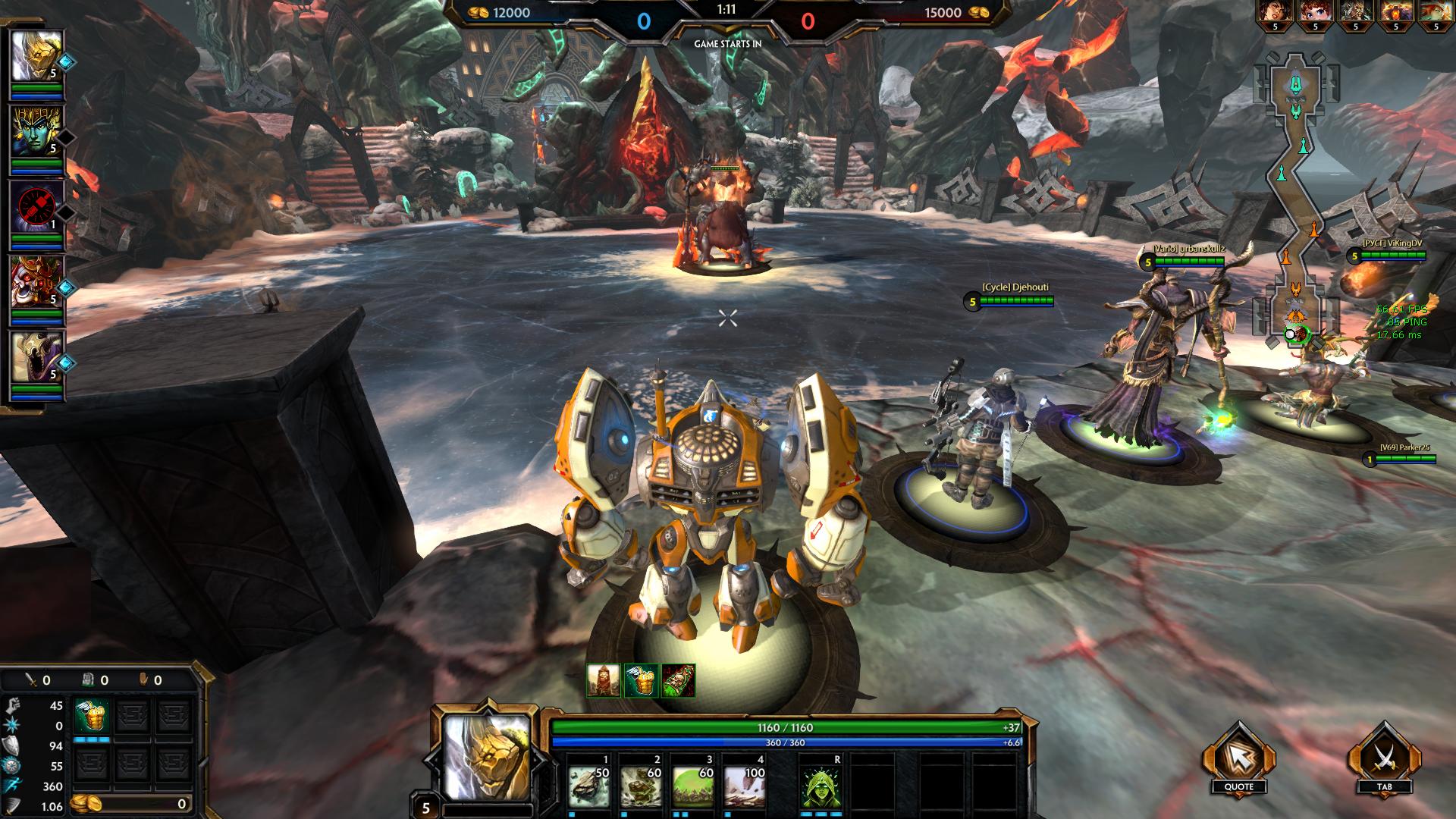1456x819 pixels.
Task: Select the purple horned teammate portrait
Action: coord(36,357)
